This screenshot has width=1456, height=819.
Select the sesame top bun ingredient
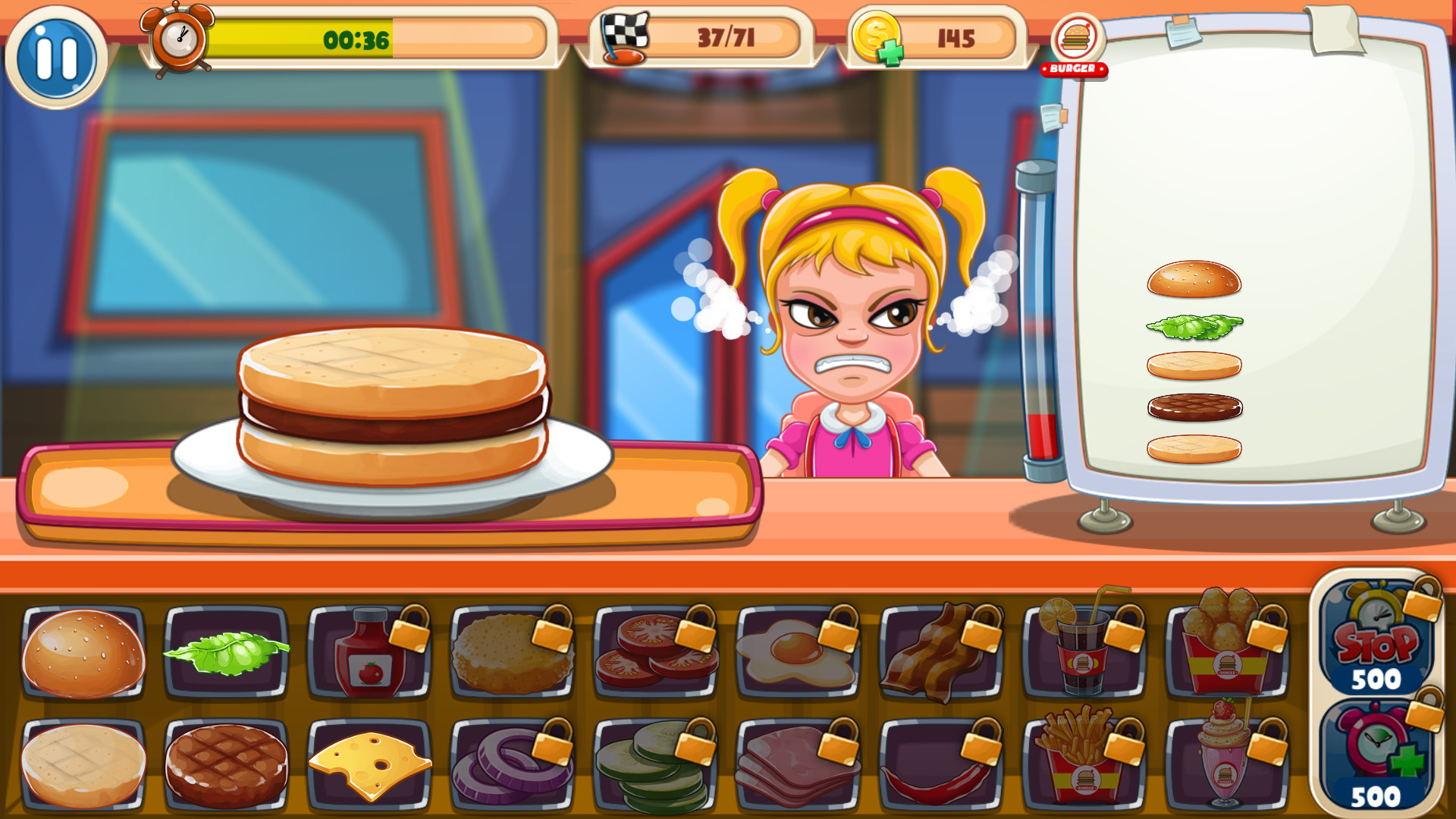[83, 654]
